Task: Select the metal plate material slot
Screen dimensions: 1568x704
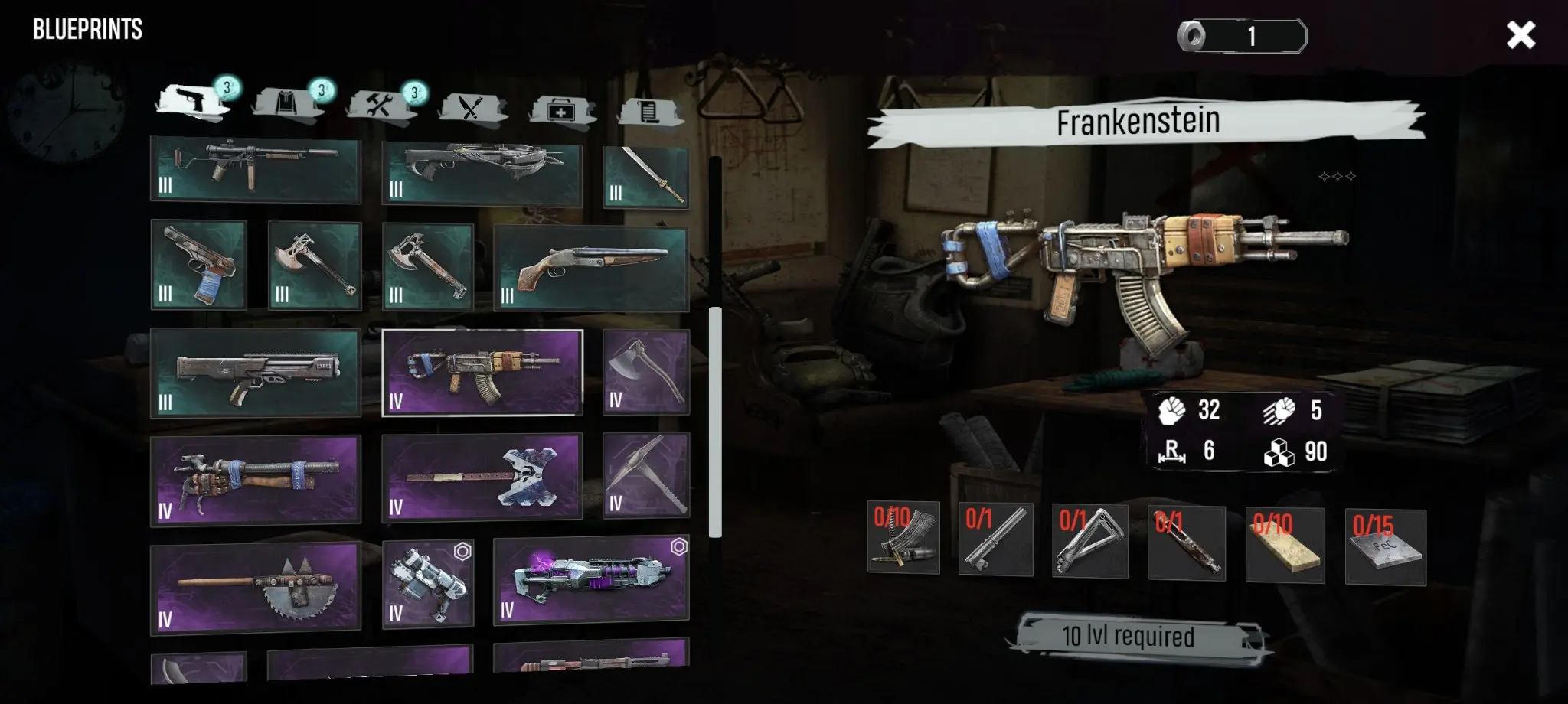Action: 1385,546
